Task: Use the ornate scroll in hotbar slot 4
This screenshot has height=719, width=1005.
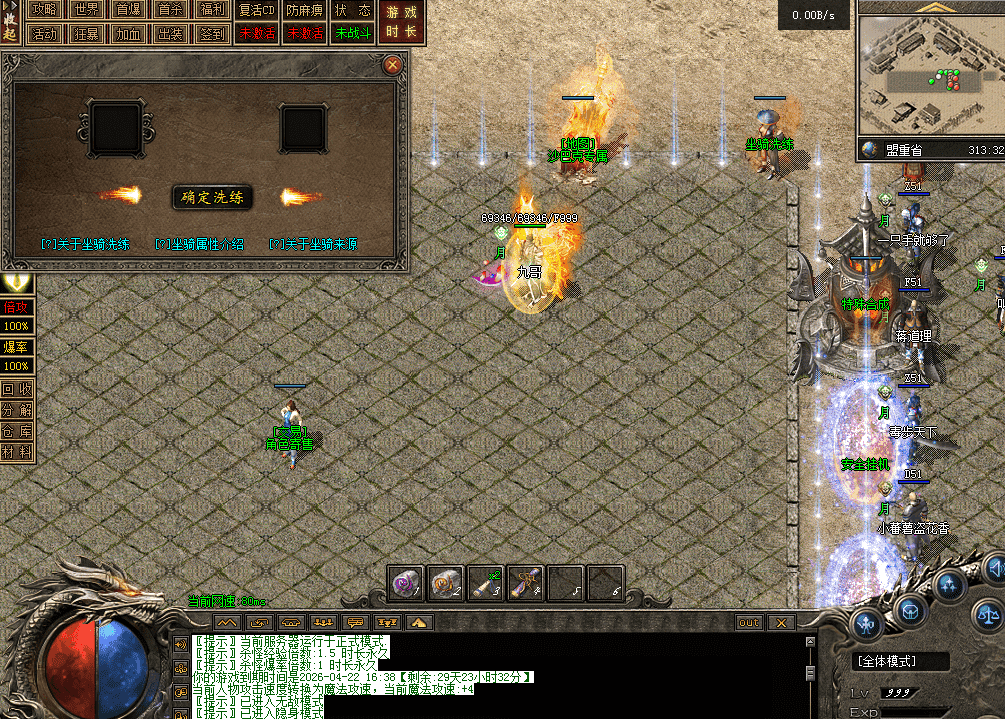Action: coord(525,583)
